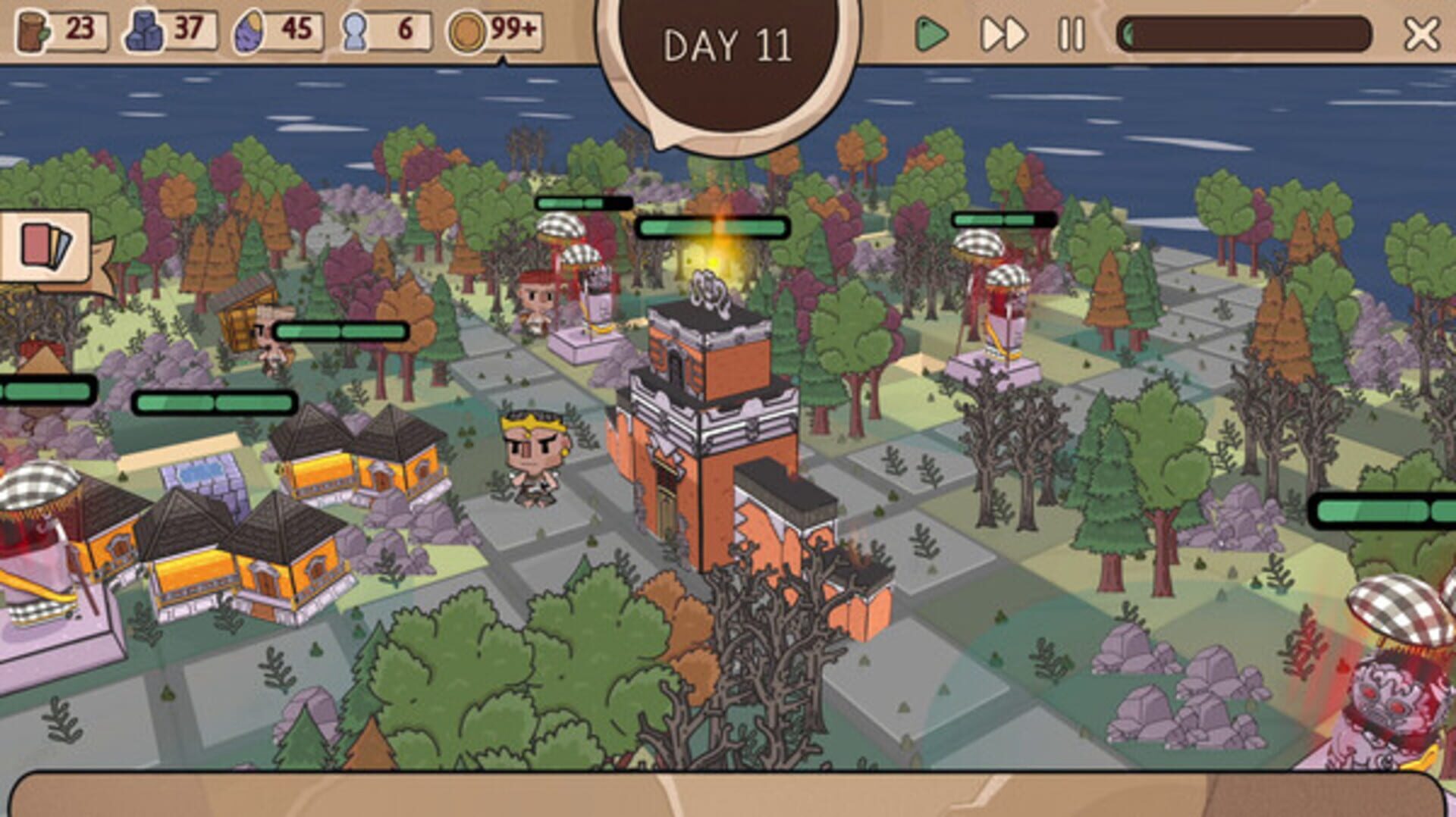Image resolution: width=1456 pixels, height=817 pixels.
Task: Click the wood log resource icon
Action: pos(30,32)
